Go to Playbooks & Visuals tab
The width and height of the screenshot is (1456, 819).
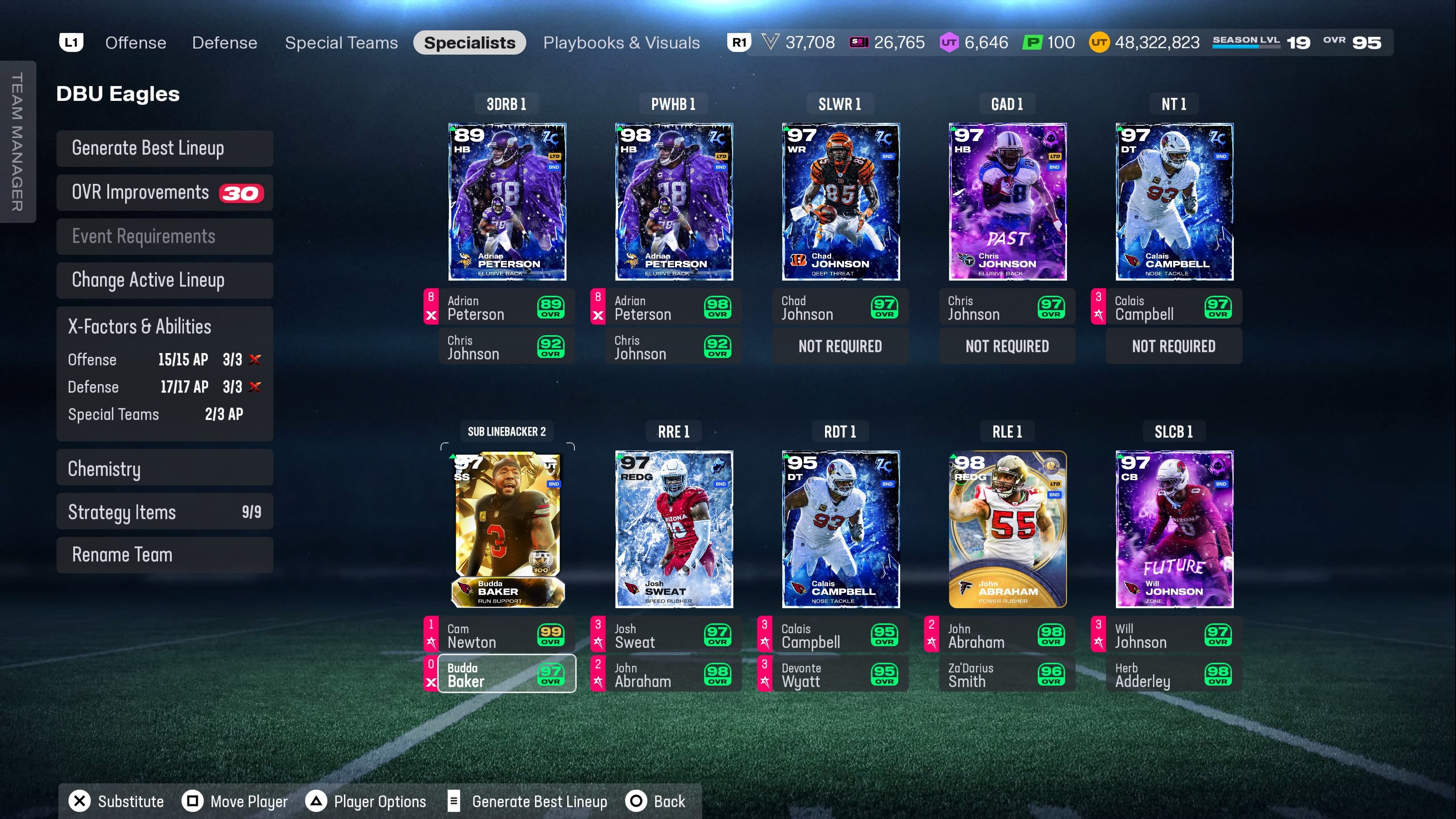[x=621, y=43]
